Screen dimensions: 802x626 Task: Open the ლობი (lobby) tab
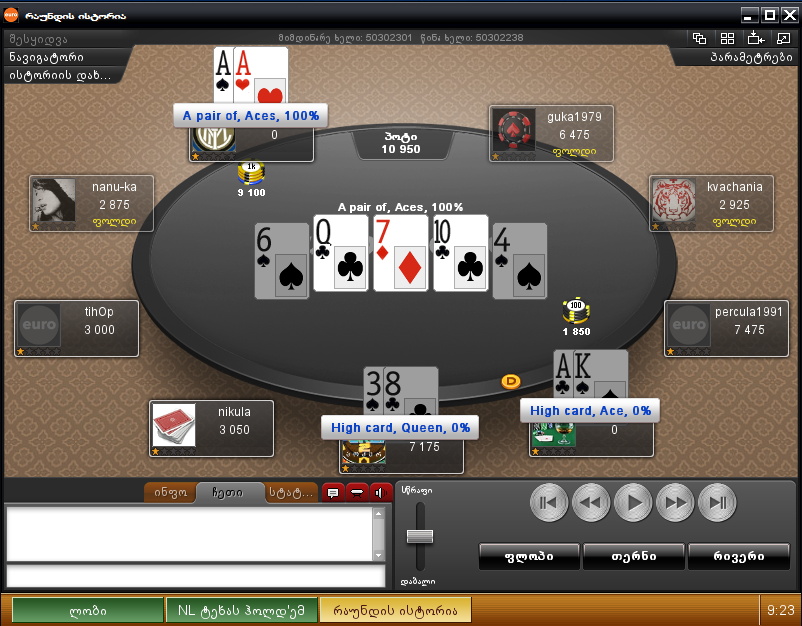pyautogui.click(x=88, y=610)
